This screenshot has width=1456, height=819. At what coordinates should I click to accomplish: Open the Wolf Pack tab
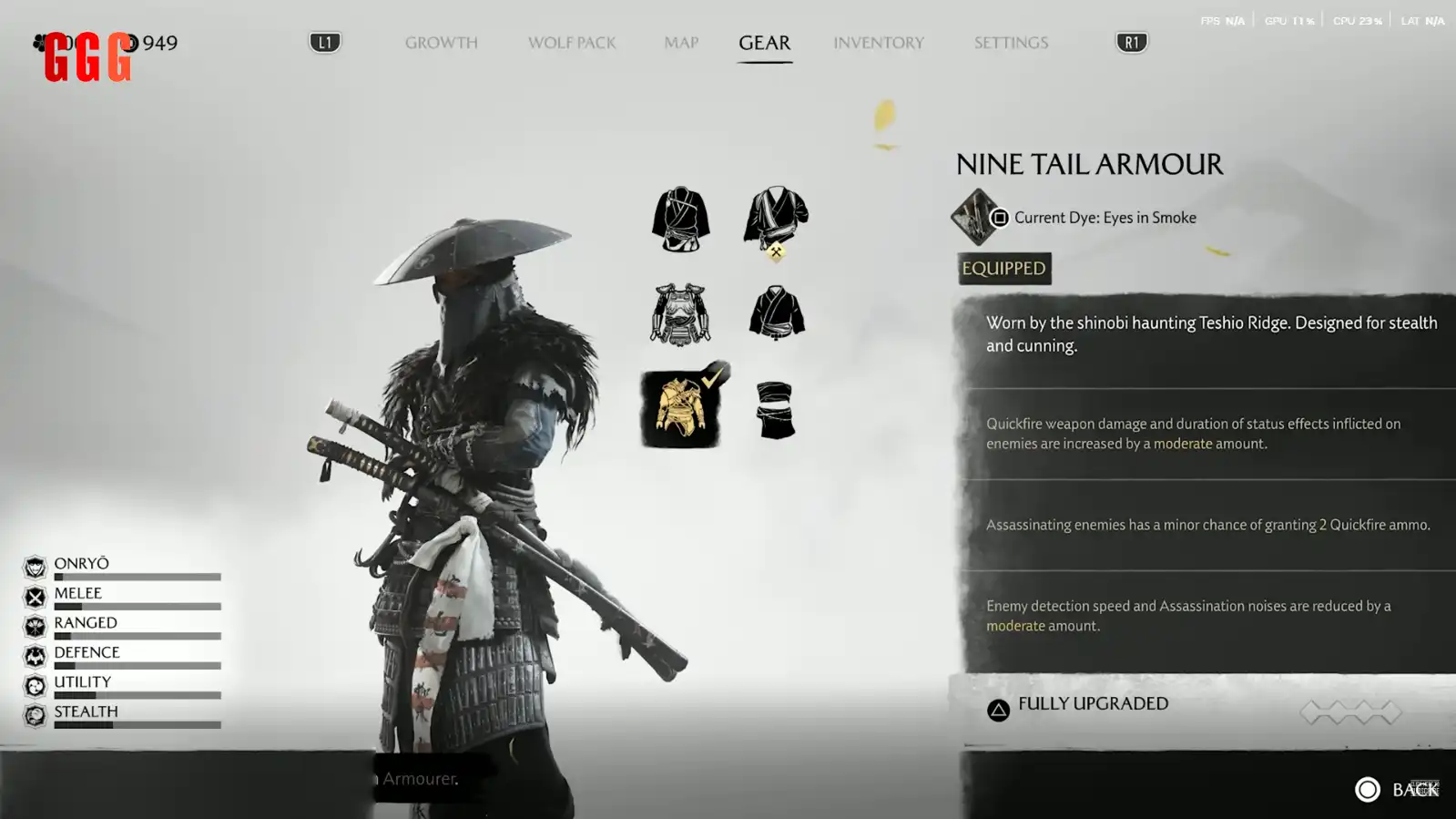tap(572, 43)
